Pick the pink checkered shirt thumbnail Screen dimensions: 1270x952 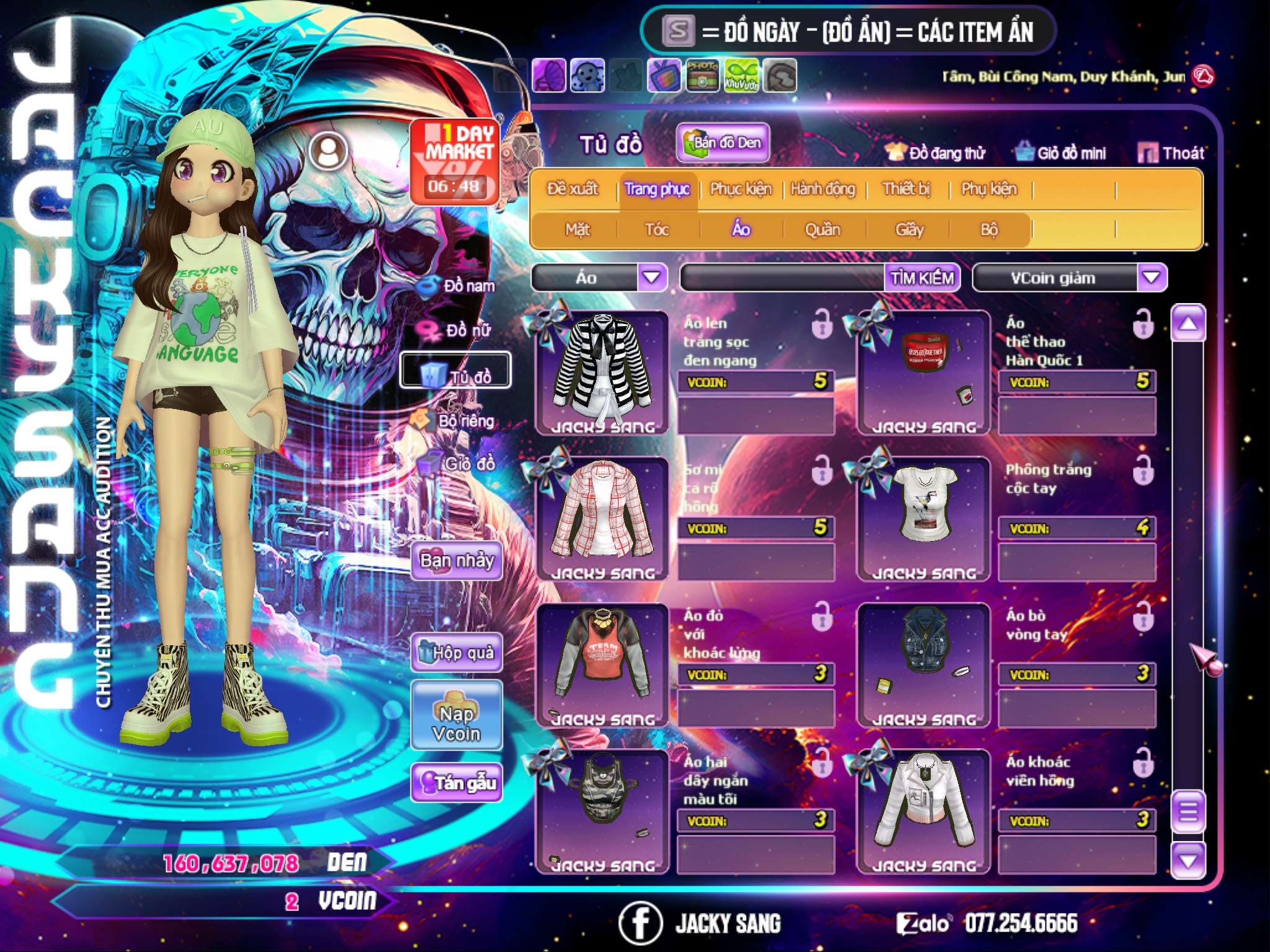[602, 516]
